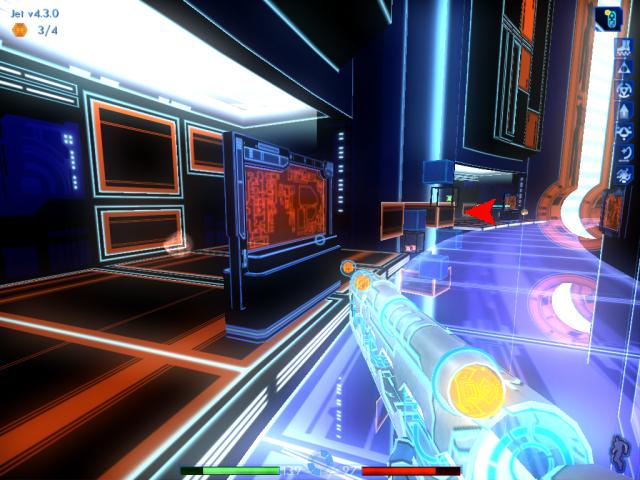Click the winged ring subroutine icon

[x=622, y=130]
